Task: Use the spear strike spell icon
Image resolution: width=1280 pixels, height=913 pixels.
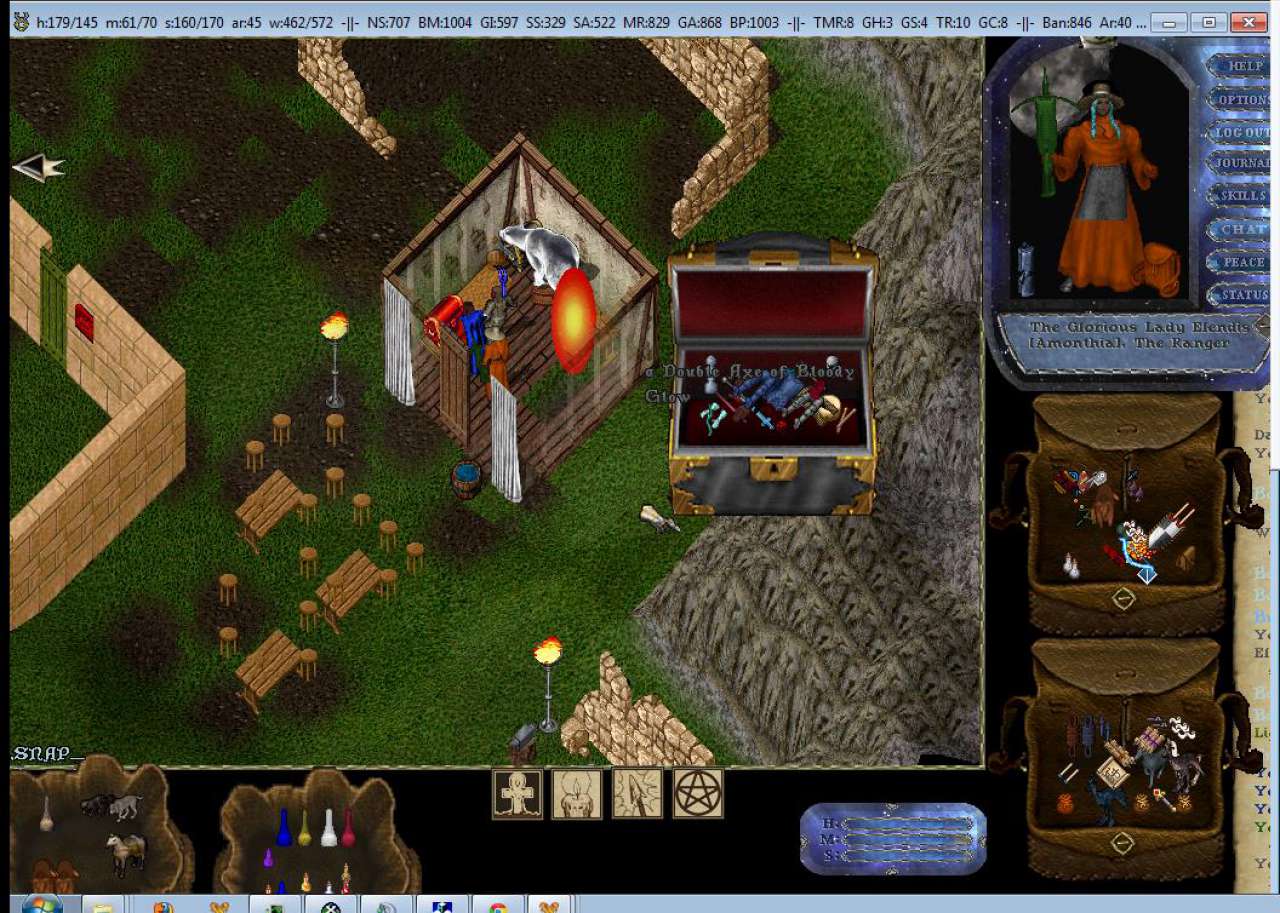Action: (x=637, y=794)
